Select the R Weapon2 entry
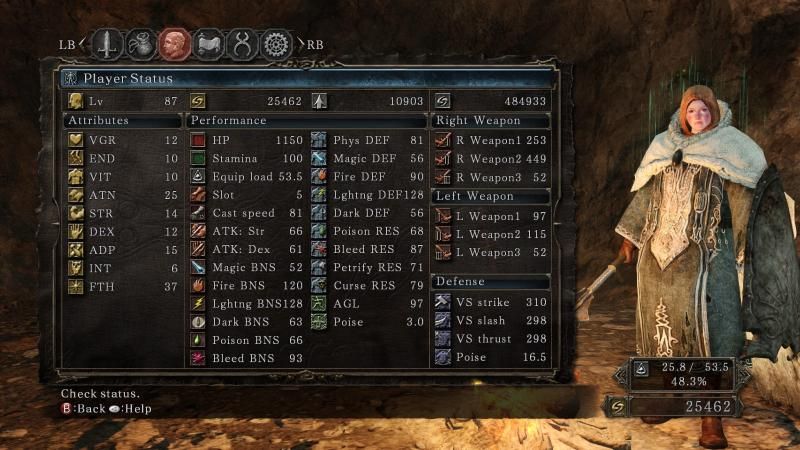Image resolution: width=800 pixels, height=450 pixels. point(492,158)
